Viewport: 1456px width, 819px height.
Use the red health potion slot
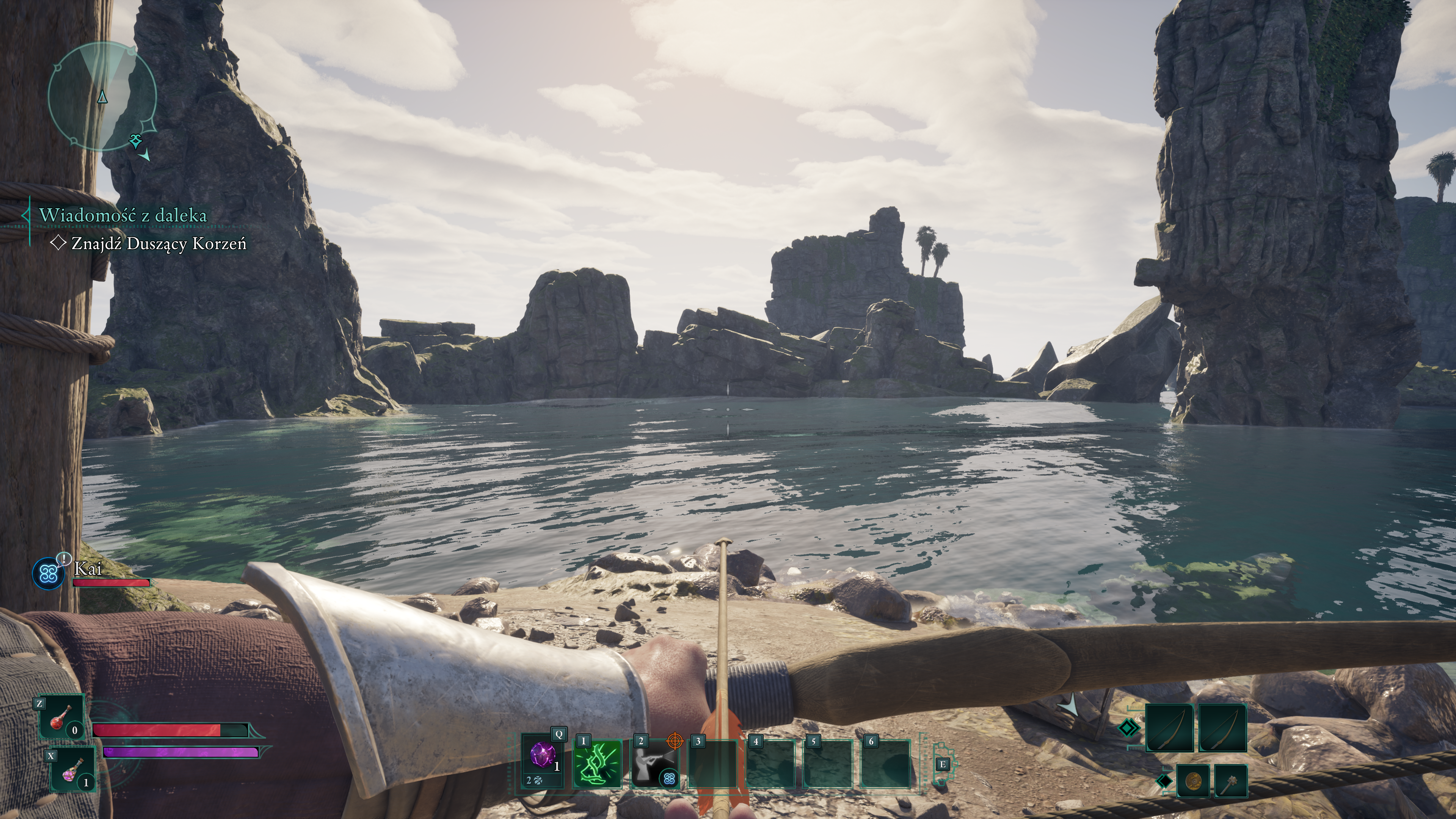click(61, 717)
